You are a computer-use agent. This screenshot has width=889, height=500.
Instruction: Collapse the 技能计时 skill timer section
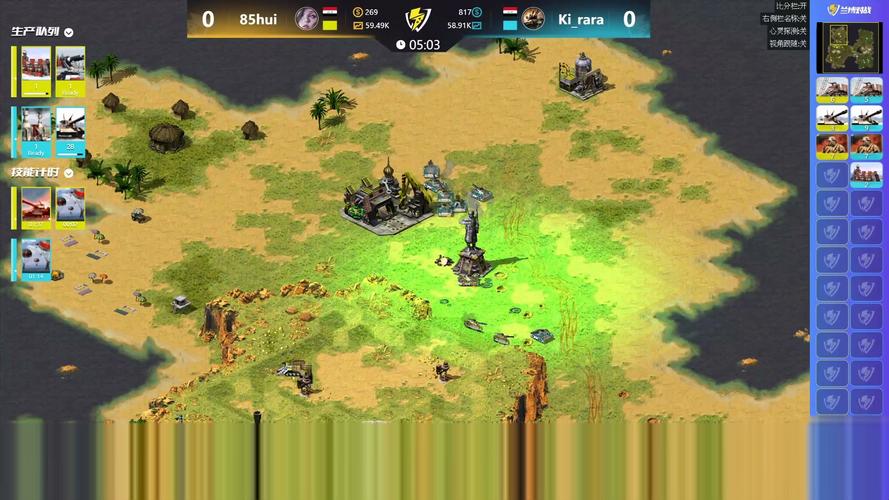point(69,172)
